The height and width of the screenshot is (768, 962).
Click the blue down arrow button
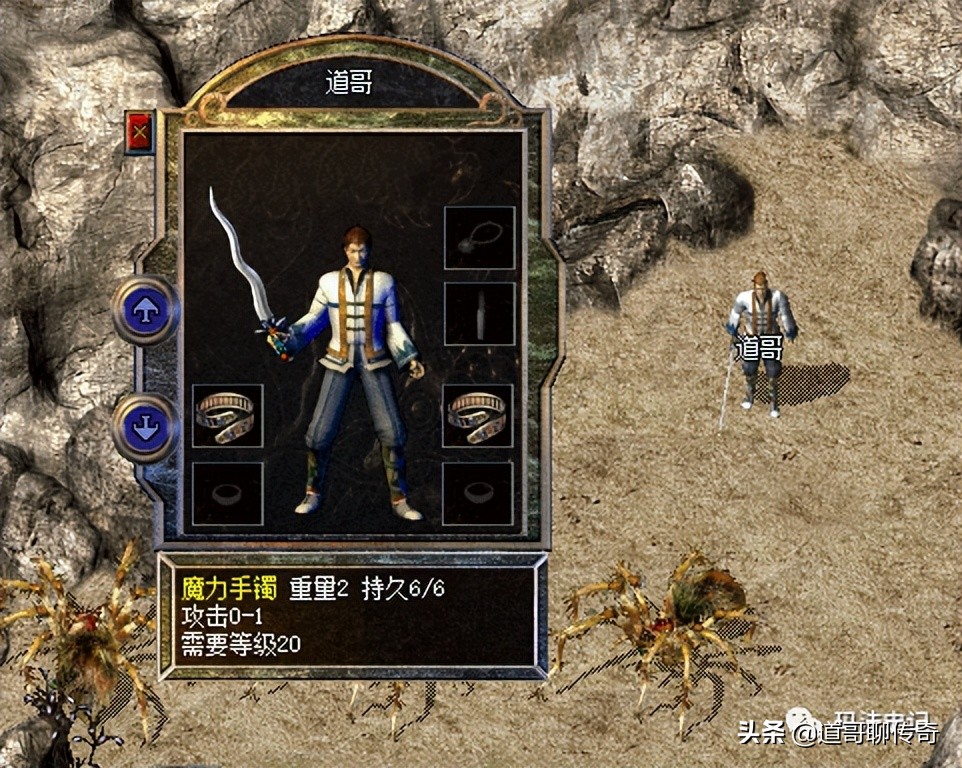point(146,427)
